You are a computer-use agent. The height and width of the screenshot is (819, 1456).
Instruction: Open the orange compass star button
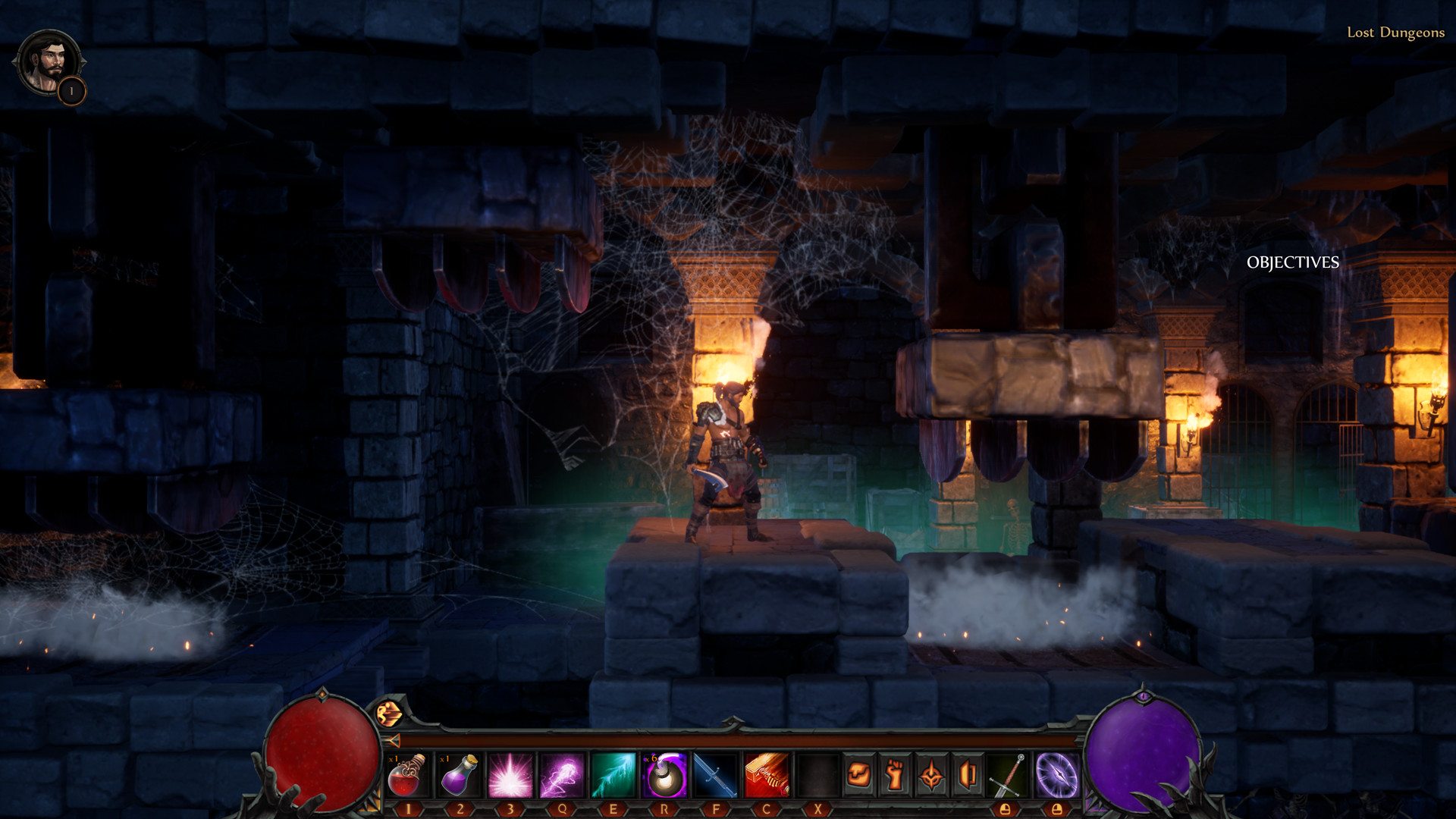point(931,775)
